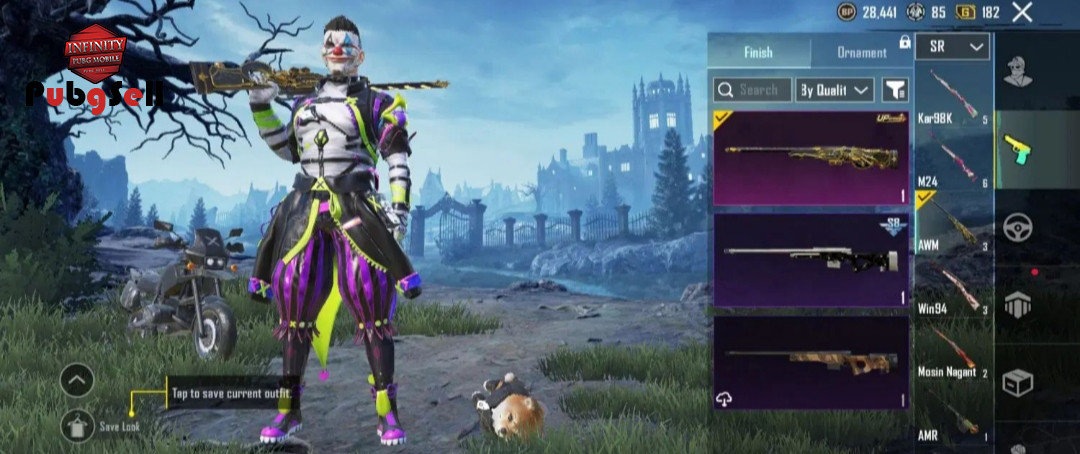Image resolution: width=1080 pixels, height=454 pixels.
Task: Expand the SR weapon type dropdown
Action: pyautogui.click(x=952, y=46)
